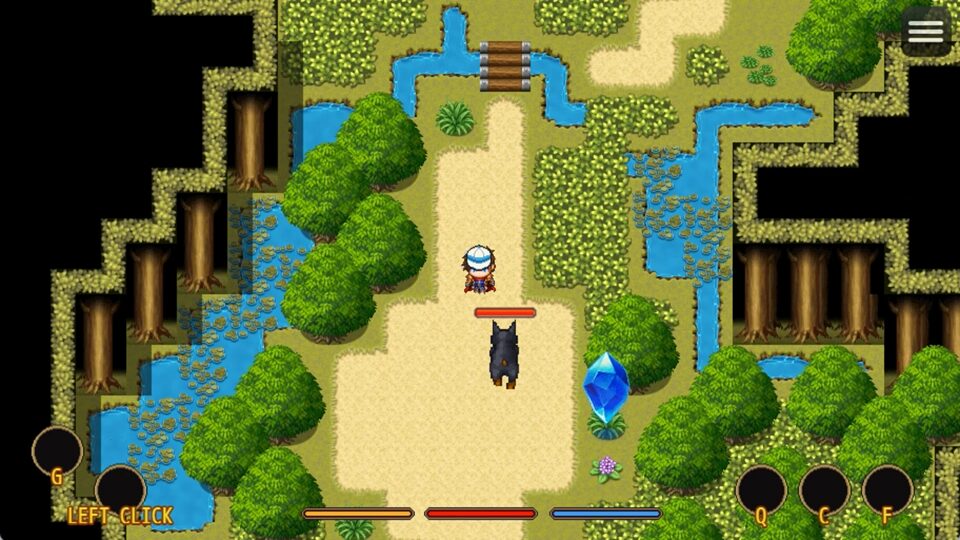This screenshot has height=540, width=960.
Task: Activate the Q skill slot
Action: (761, 490)
